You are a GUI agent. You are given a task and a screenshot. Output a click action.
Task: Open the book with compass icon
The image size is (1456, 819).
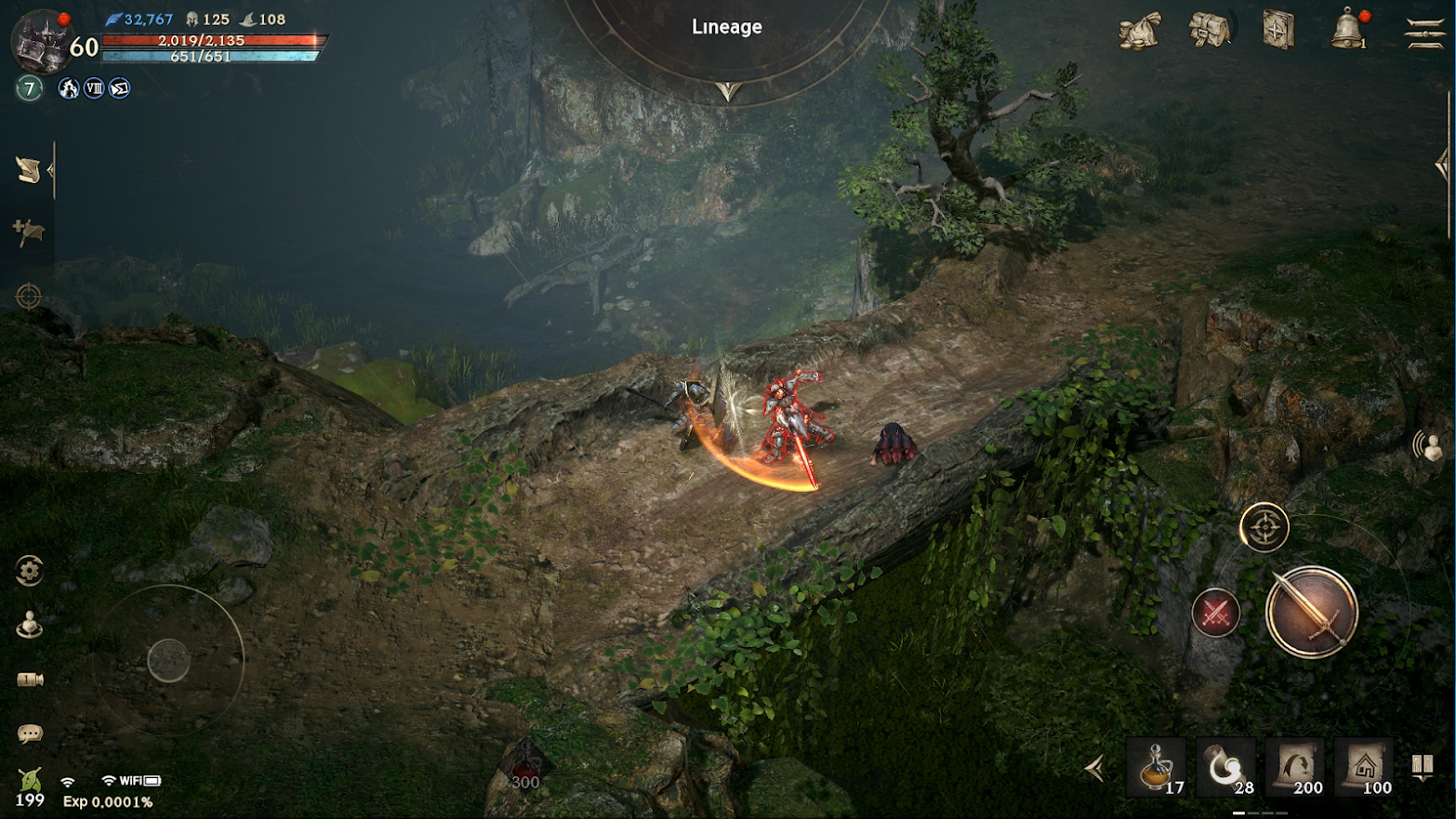(x=1278, y=31)
